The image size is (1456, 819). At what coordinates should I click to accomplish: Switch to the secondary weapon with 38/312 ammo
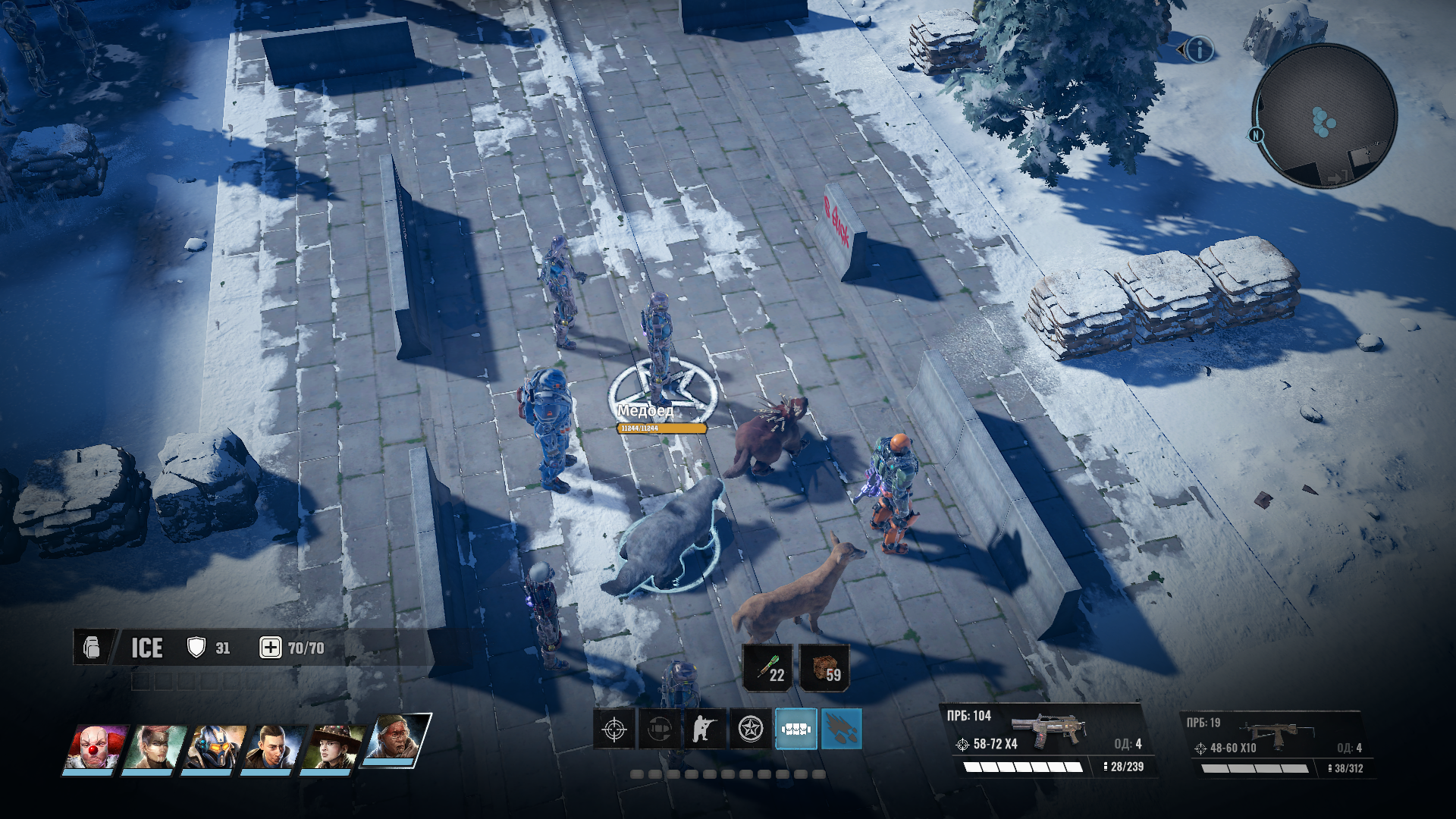(1276, 745)
